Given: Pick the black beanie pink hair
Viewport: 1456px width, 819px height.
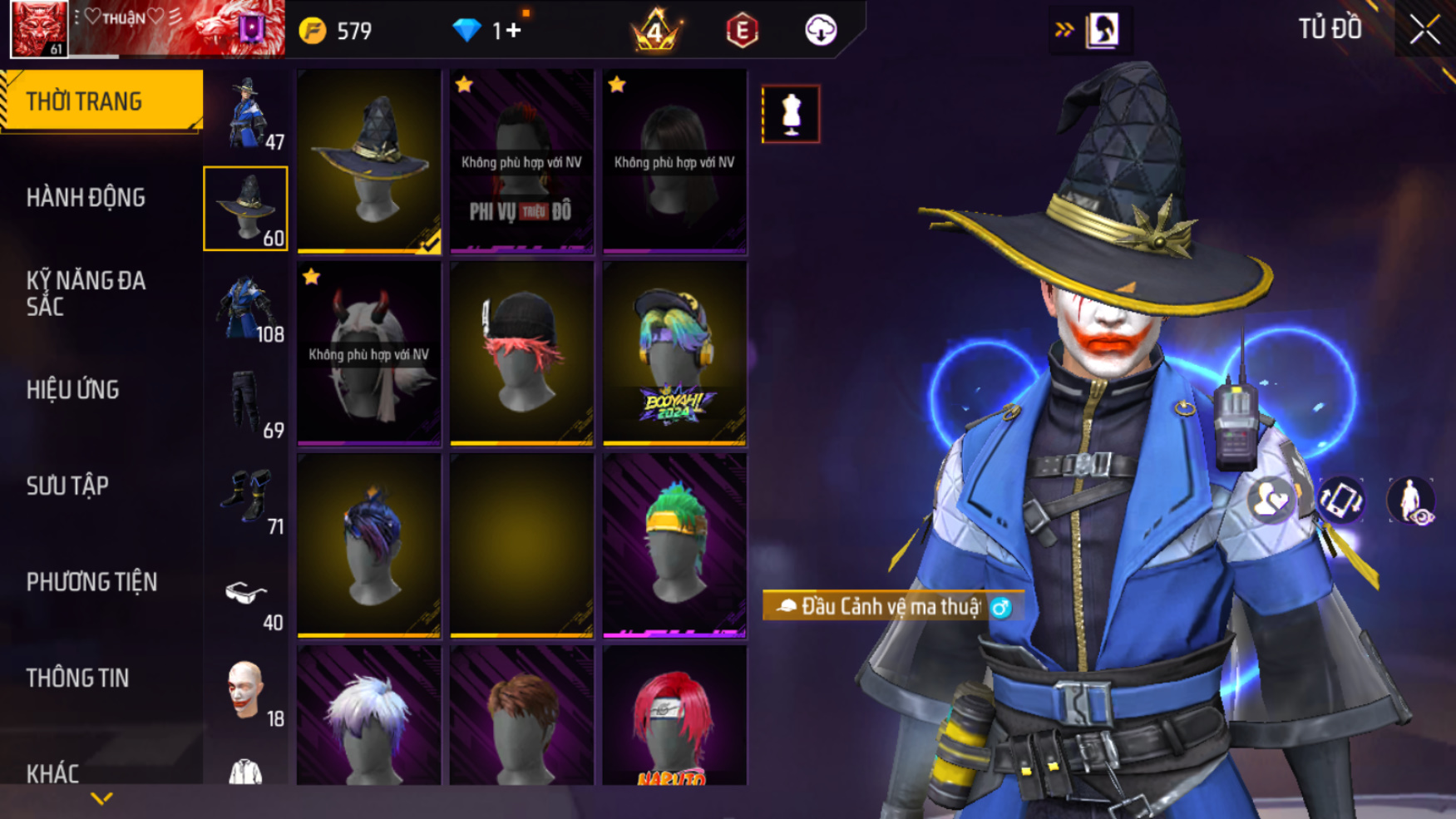Looking at the screenshot, I should (521, 353).
